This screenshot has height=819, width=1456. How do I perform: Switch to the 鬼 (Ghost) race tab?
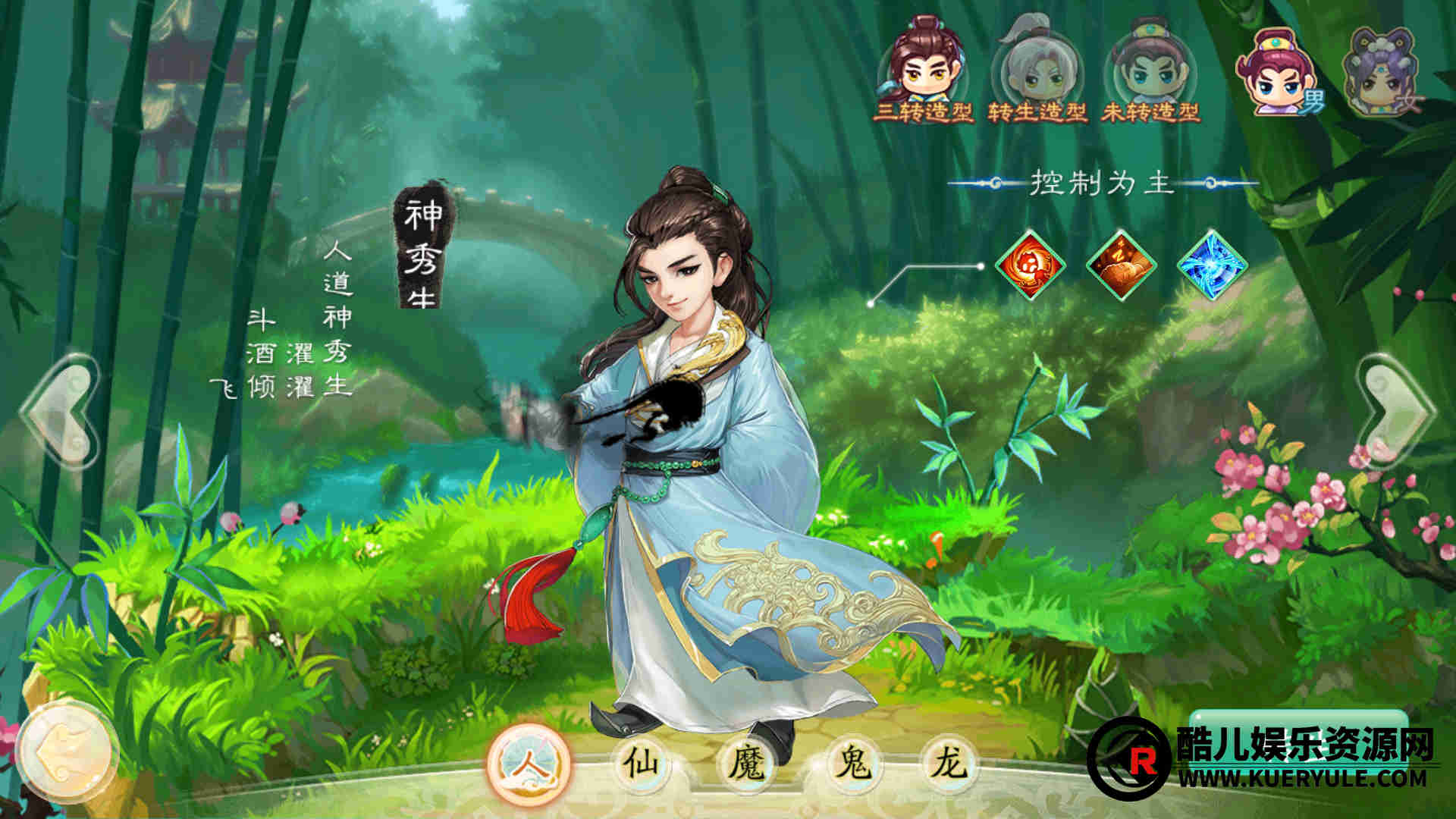click(852, 762)
